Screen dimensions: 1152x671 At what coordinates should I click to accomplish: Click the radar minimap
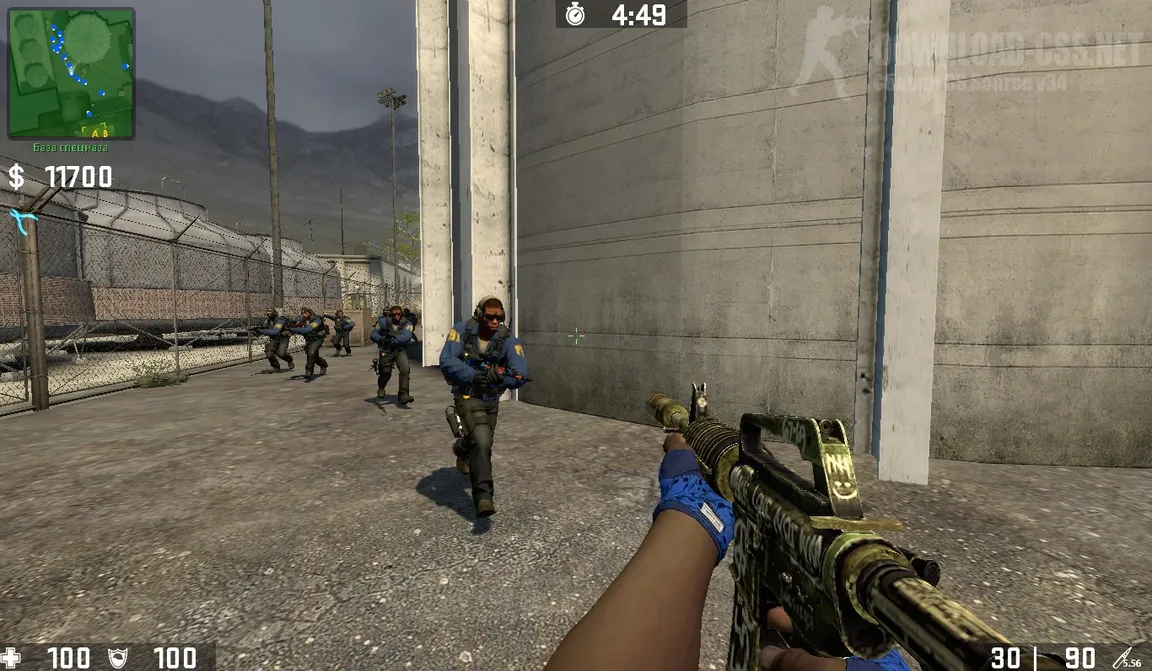click(71, 73)
